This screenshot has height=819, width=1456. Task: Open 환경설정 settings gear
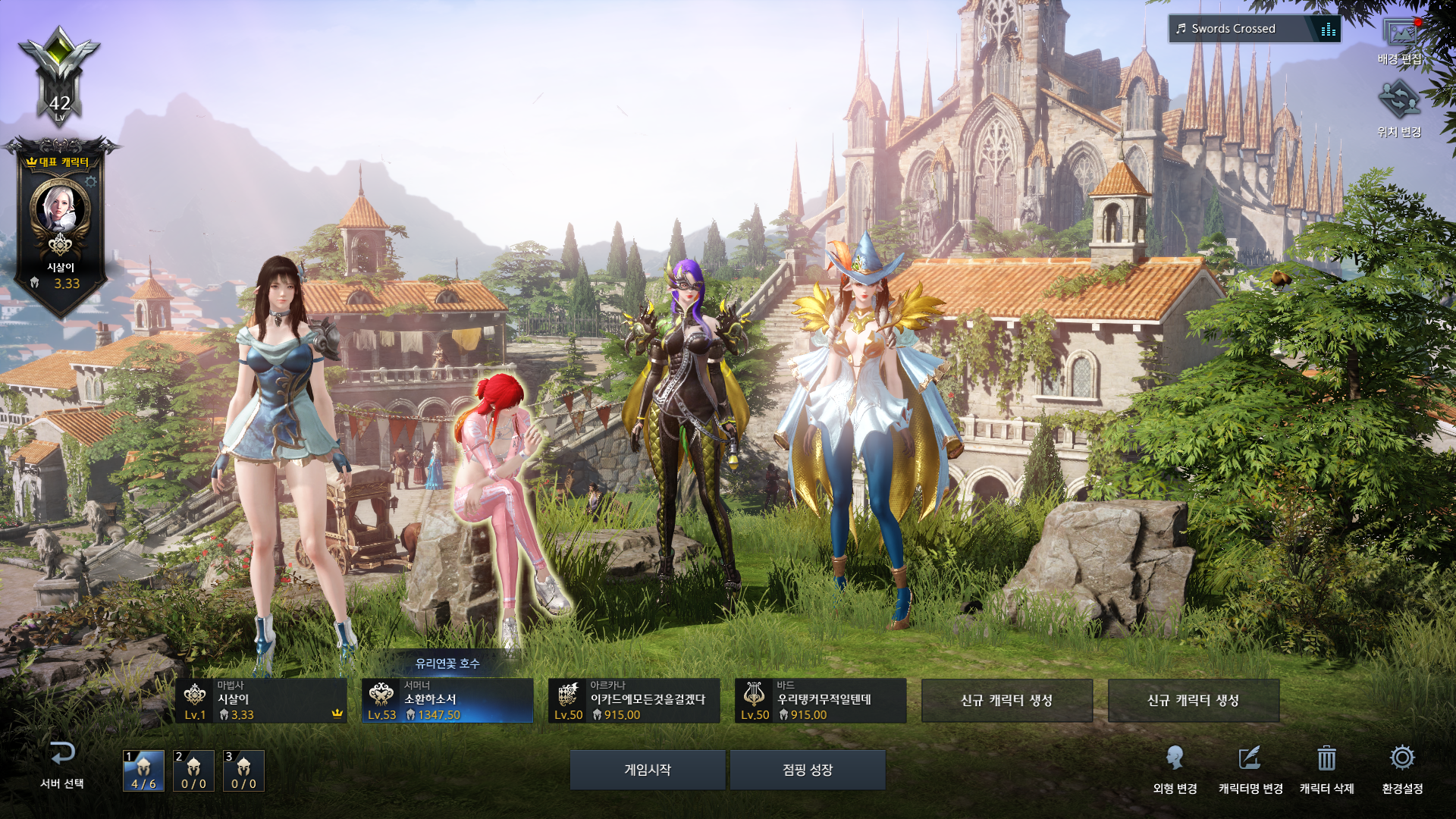[1402, 767]
